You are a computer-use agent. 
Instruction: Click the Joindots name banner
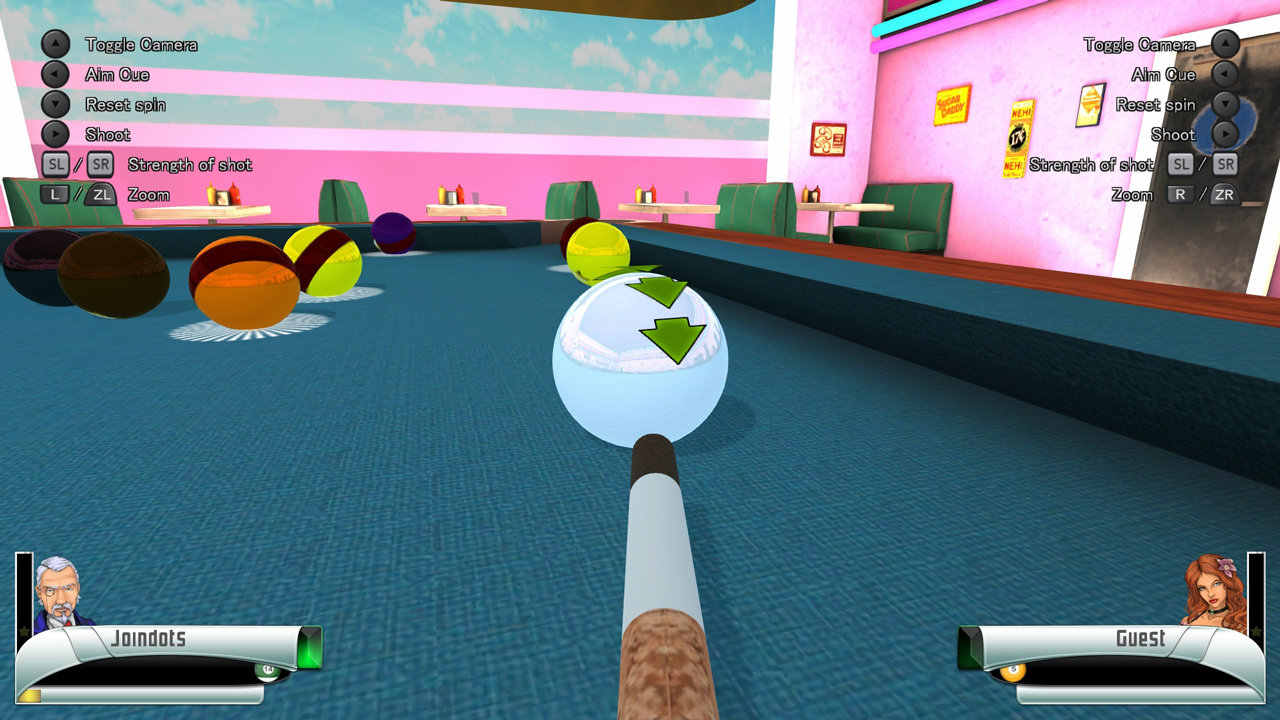[x=150, y=638]
